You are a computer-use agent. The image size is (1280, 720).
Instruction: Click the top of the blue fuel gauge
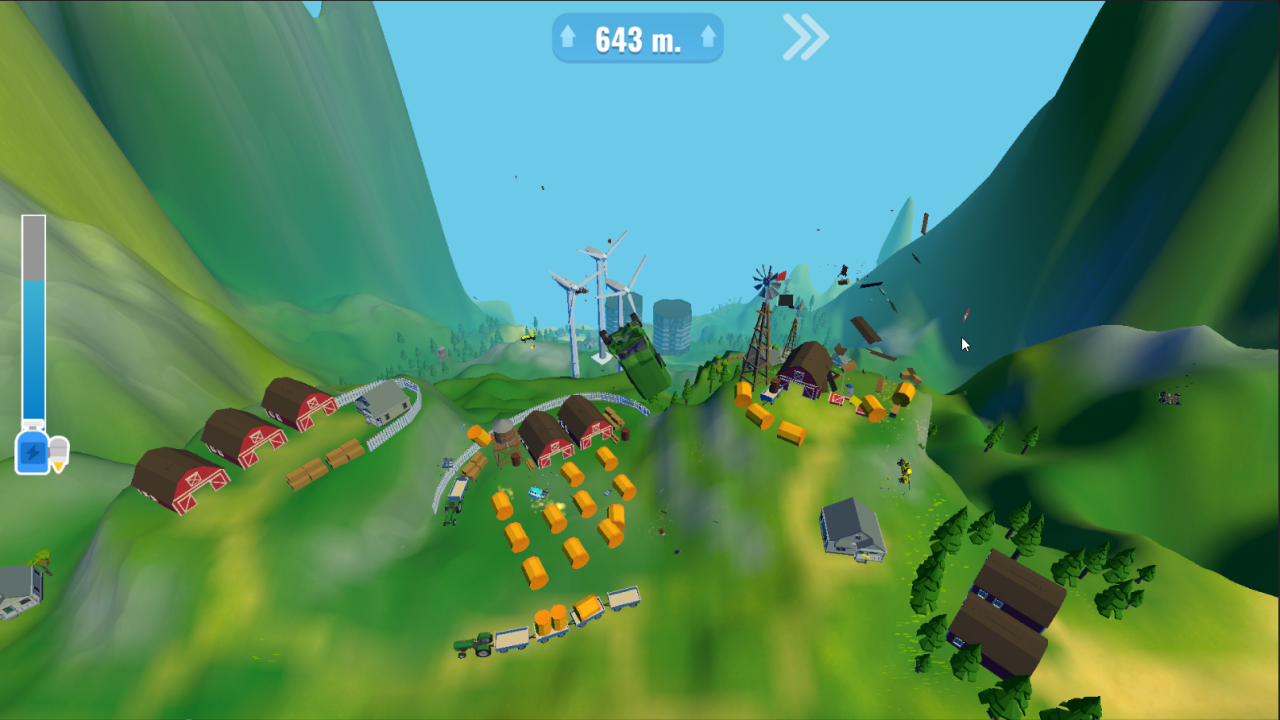pyautogui.click(x=32, y=290)
